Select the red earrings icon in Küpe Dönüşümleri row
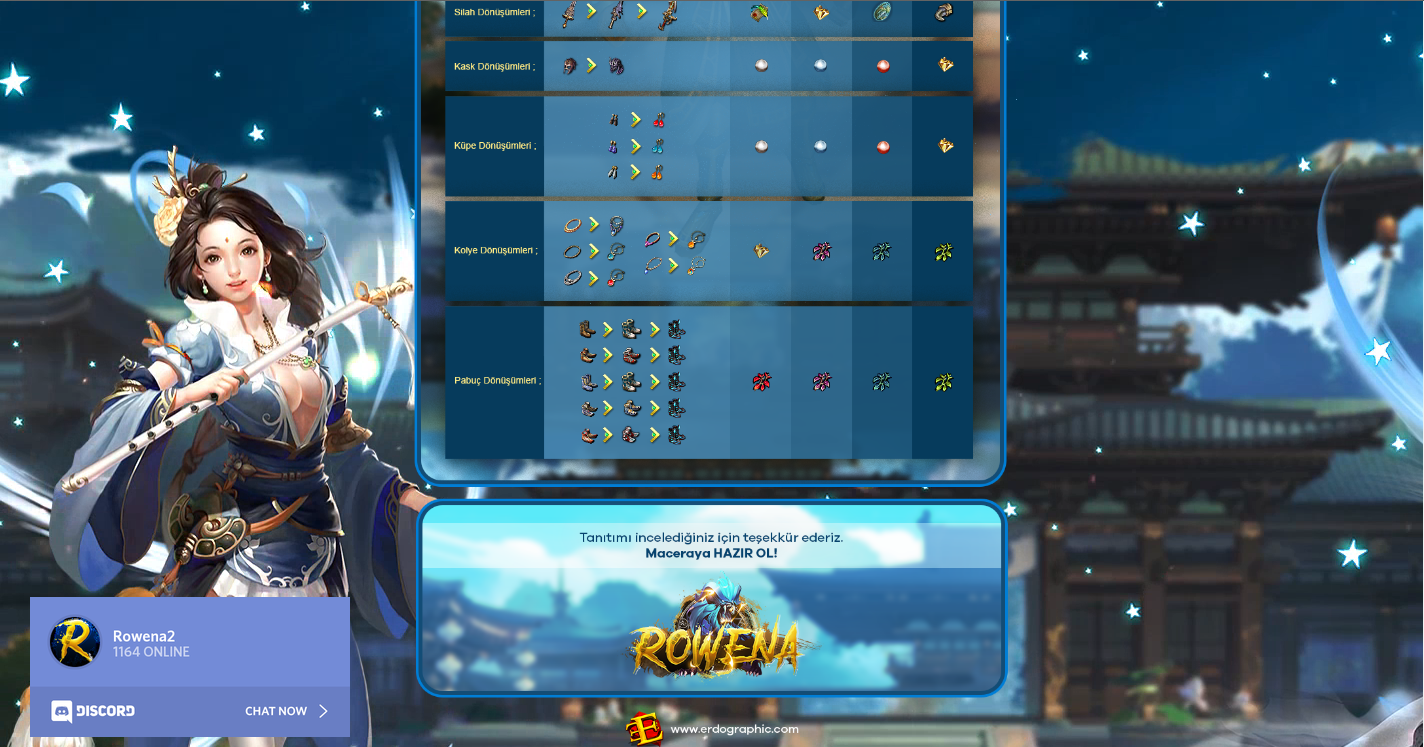The image size is (1424, 747). coord(658,120)
